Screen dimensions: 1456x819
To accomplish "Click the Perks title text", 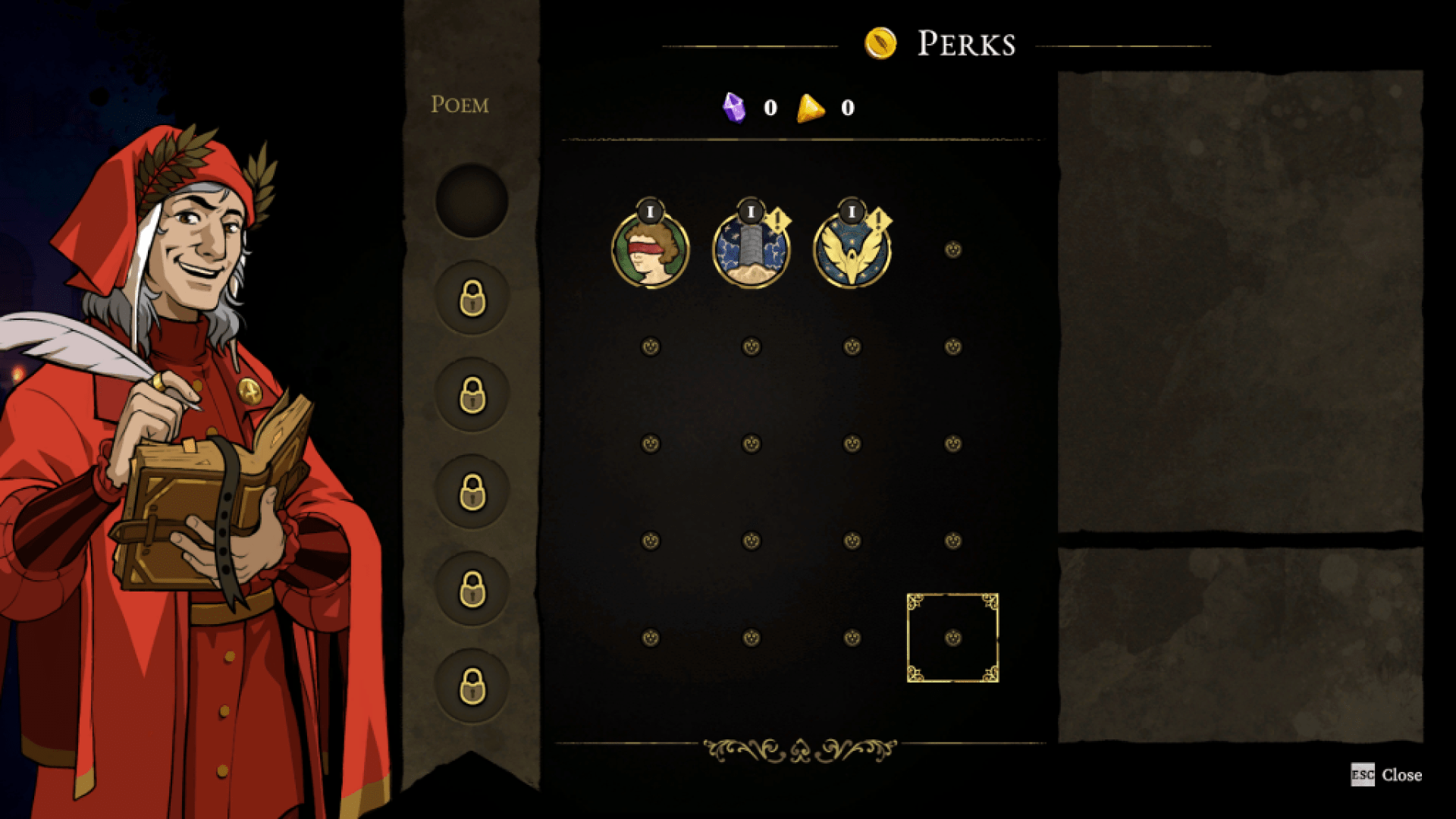I will pos(965,44).
